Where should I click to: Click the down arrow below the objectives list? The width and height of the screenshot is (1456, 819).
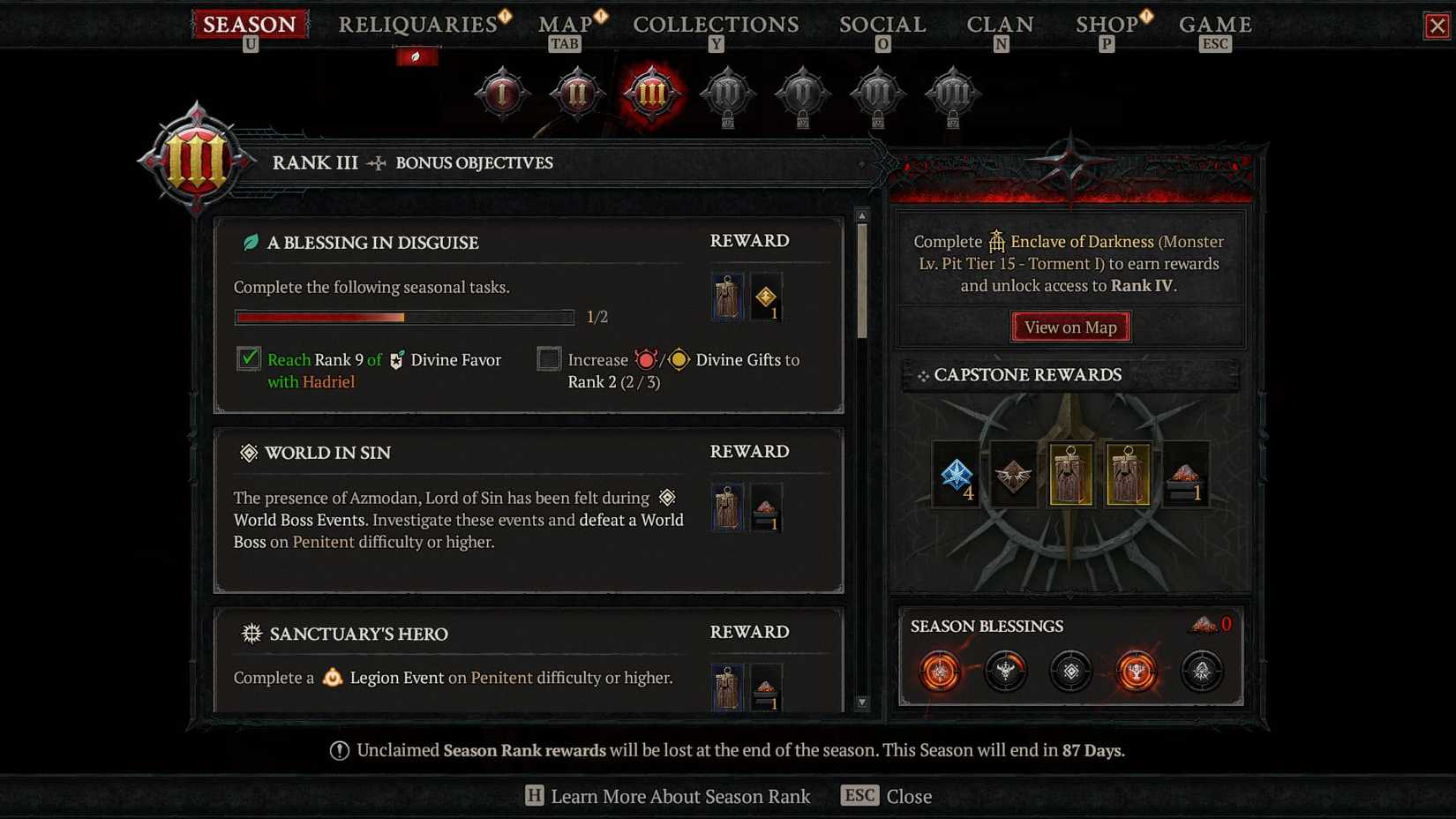click(861, 702)
